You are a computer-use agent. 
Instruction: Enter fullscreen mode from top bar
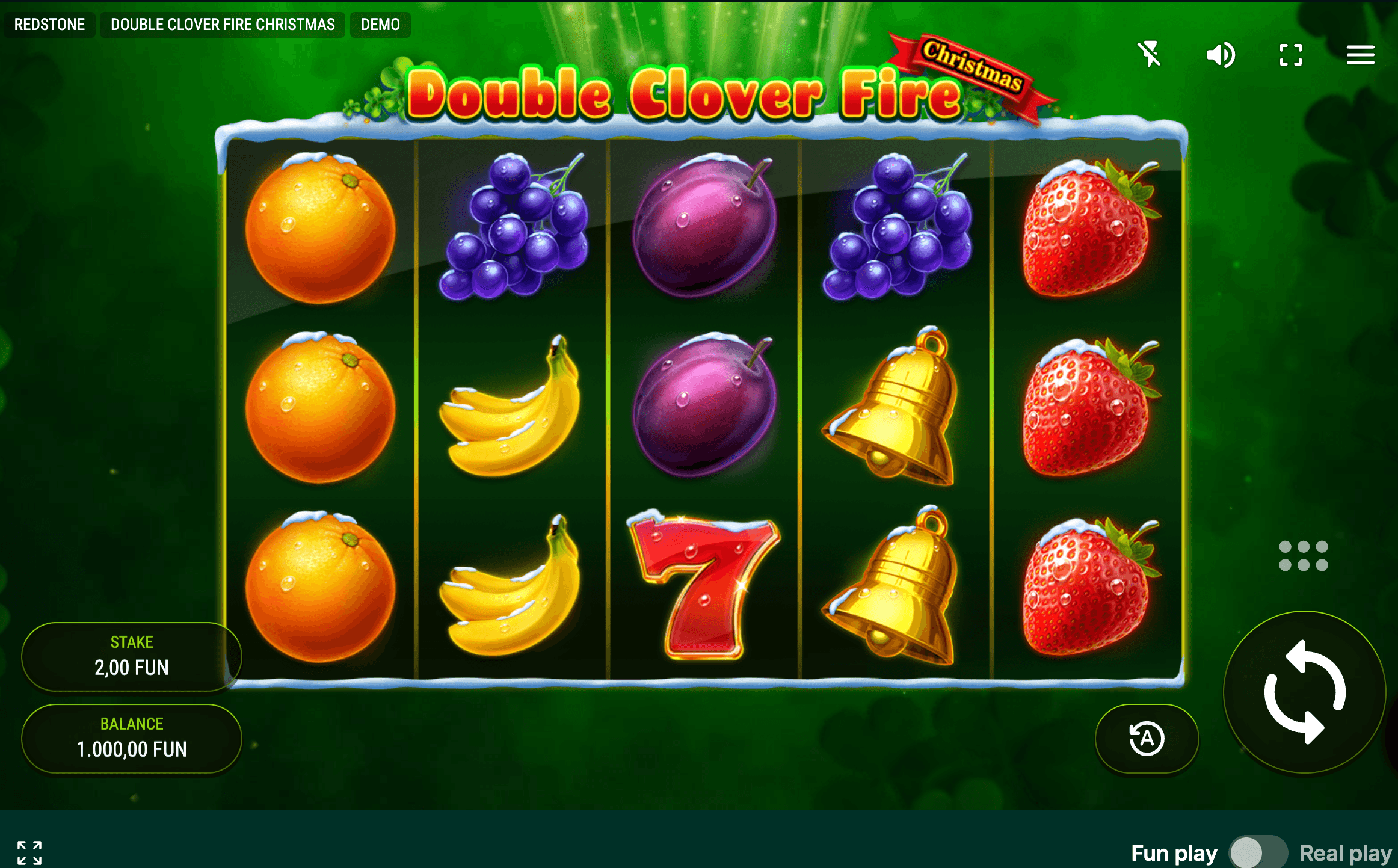click(1291, 55)
